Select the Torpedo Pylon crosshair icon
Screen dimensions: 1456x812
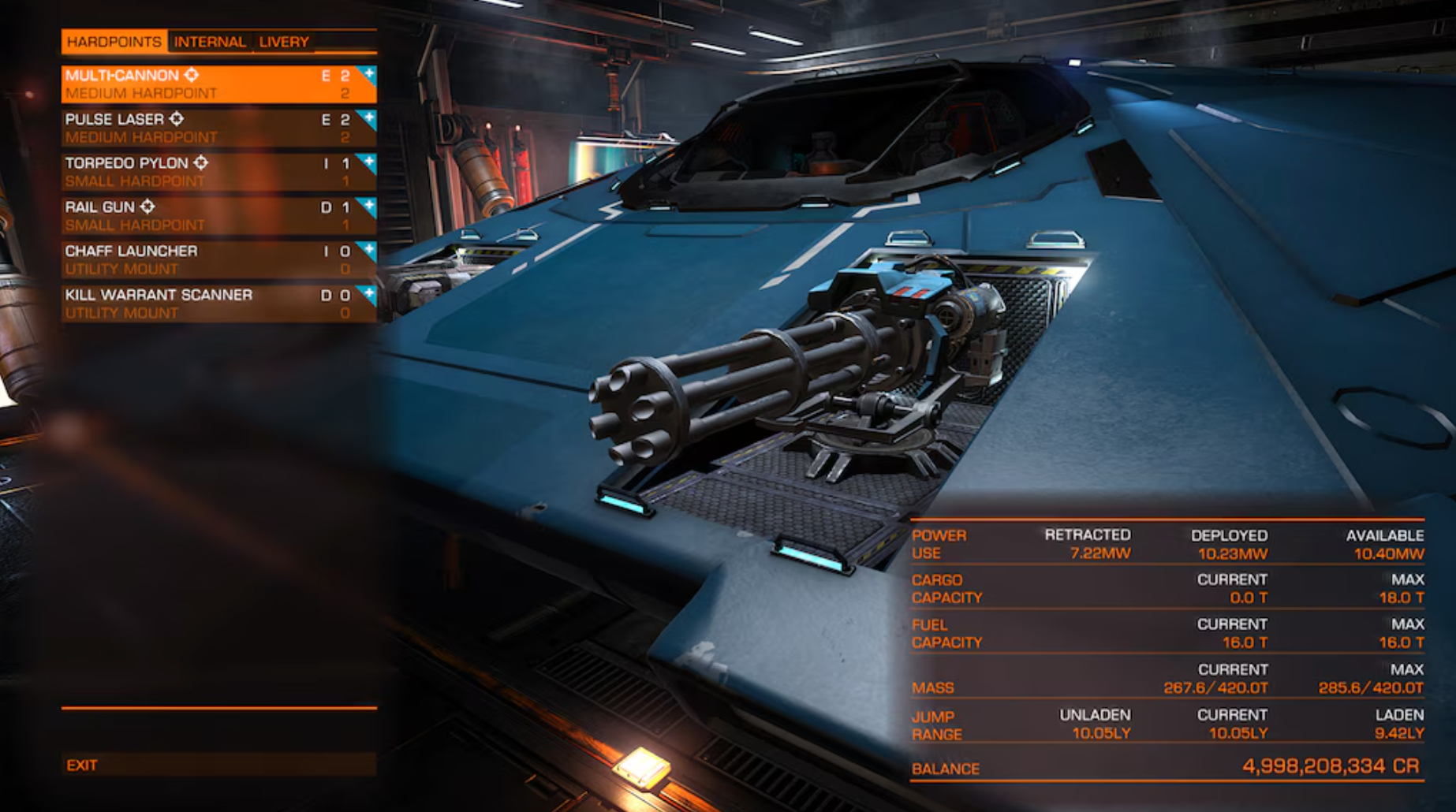tap(200, 163)
